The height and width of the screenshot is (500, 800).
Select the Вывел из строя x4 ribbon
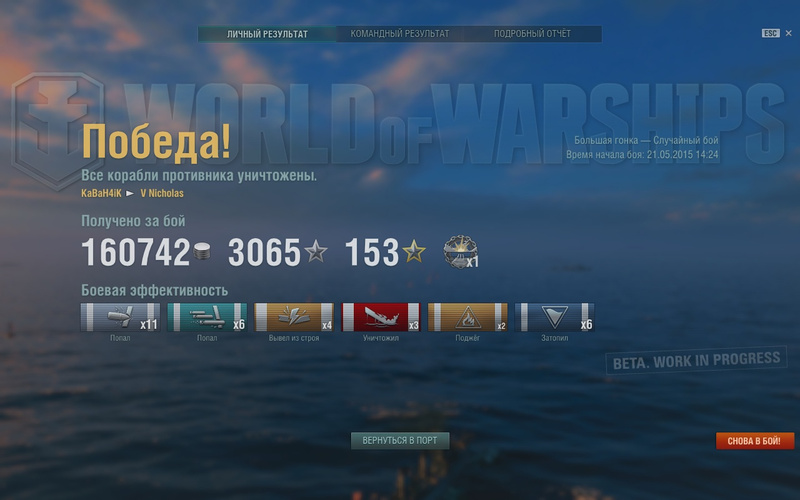pyautogui.click(x=294, y=318)
